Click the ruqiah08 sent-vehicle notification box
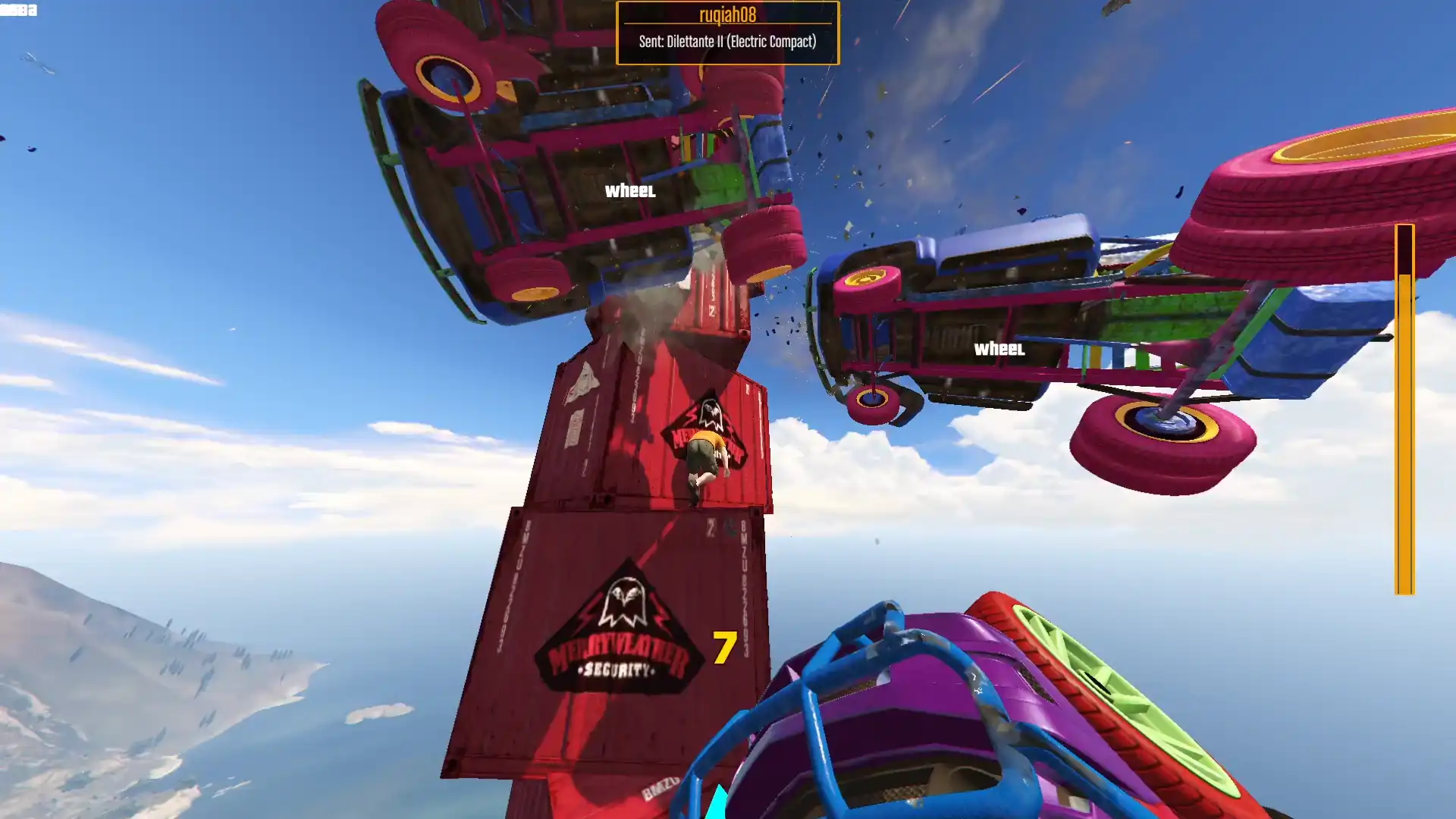Image resolution: width=1456 pixels, height=819 pixels. [727, 33]
